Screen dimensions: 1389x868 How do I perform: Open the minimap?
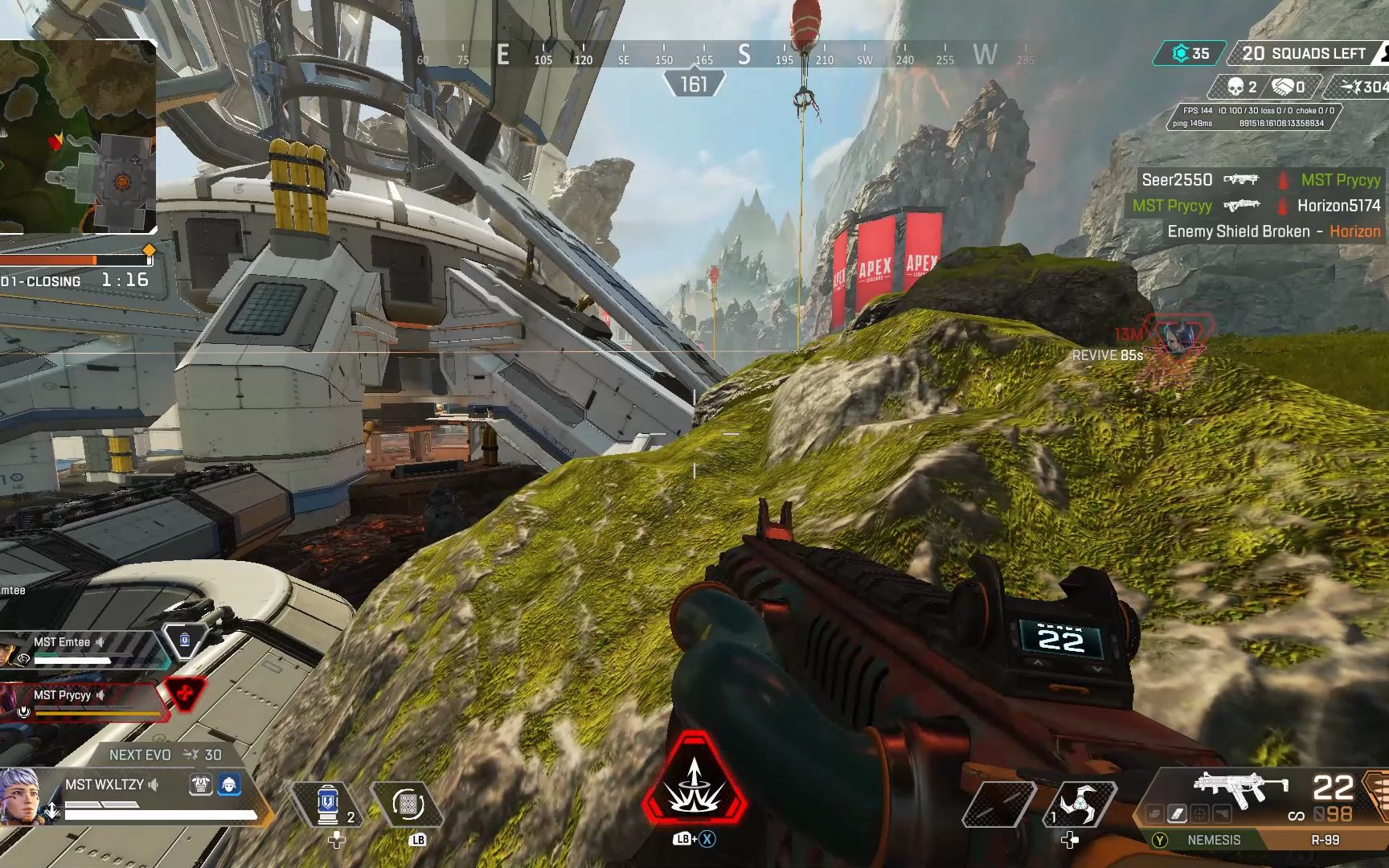coord(77,137)
